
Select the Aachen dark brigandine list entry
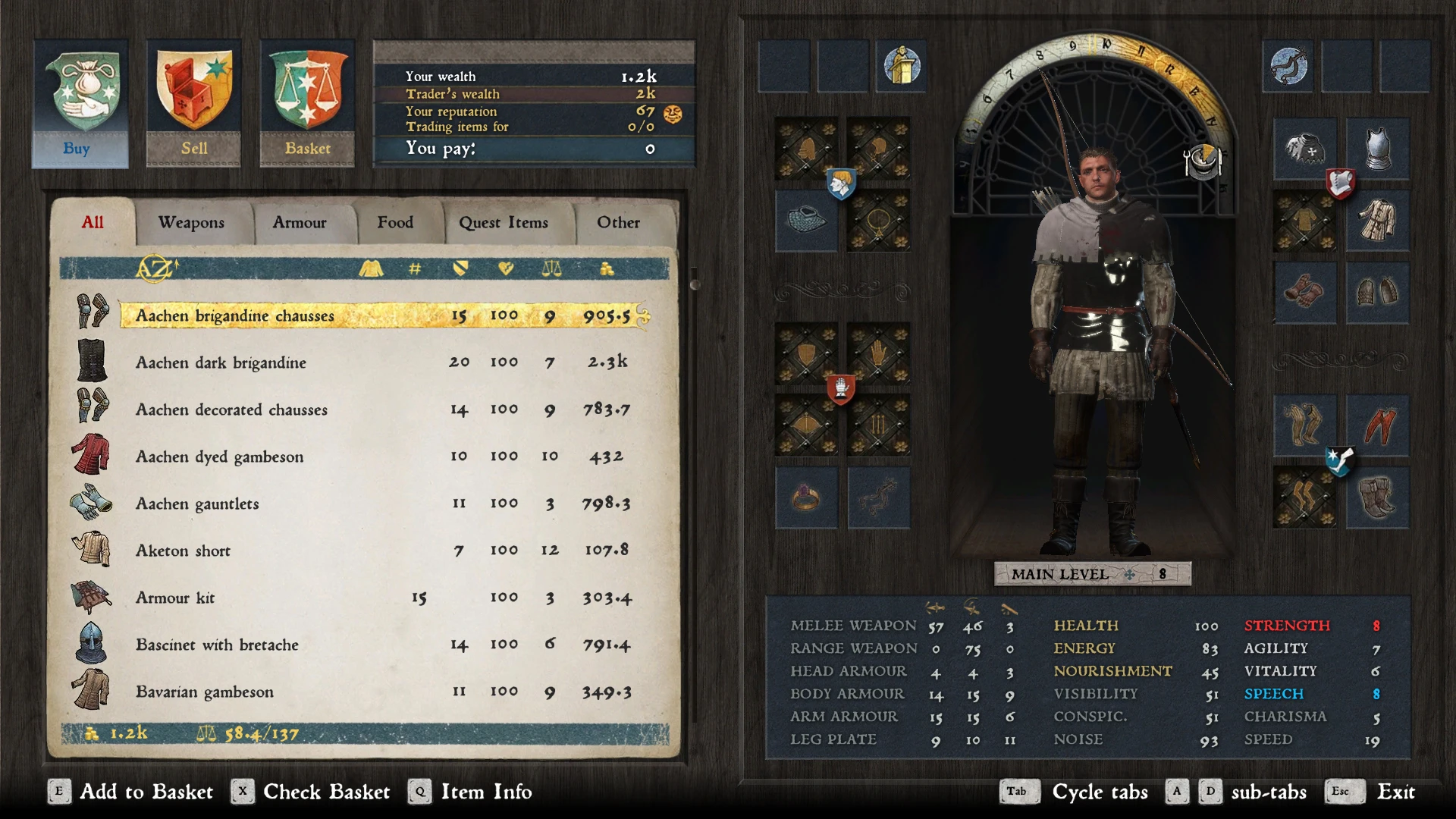(220, 362)
